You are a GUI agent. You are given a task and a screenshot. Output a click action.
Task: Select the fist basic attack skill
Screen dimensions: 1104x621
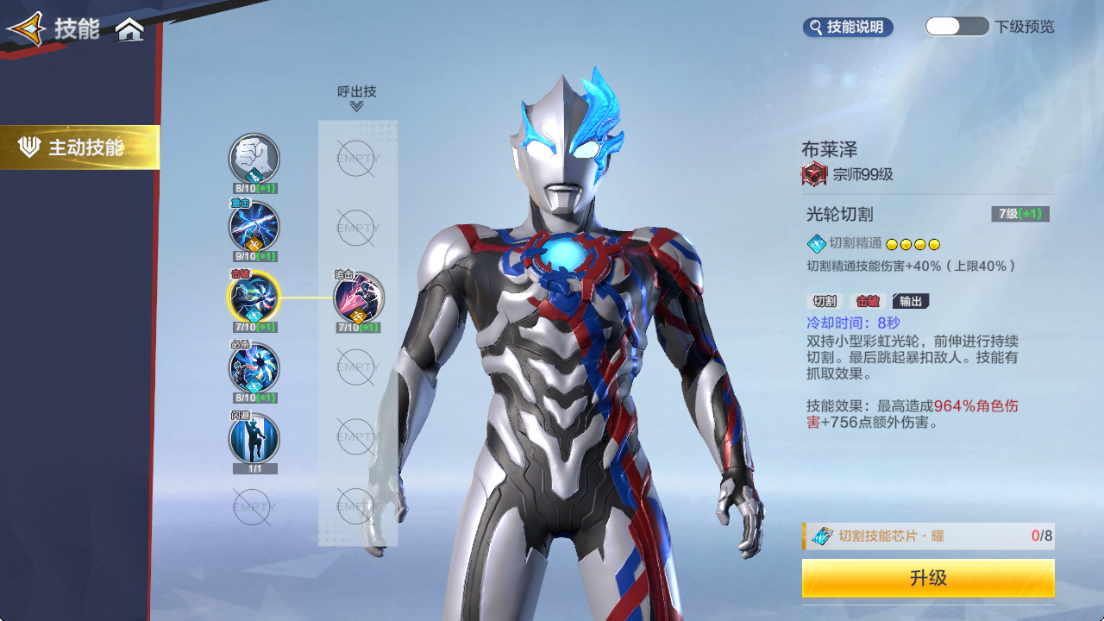tap(254, 158)
